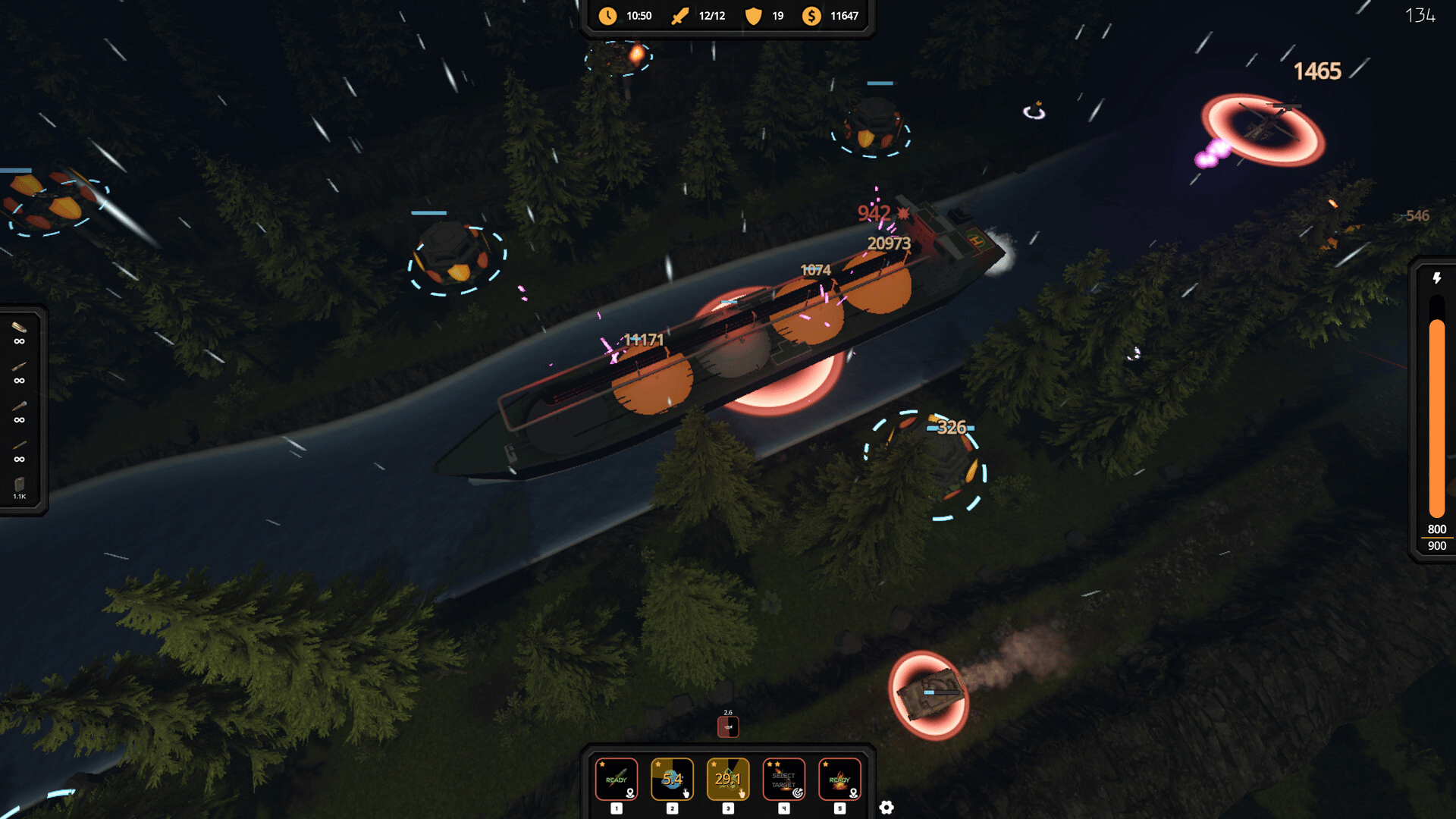Choose the two-star Select Target ability
The width and height of the screenshot is (1456, 819).
click(x=783, y=779)
